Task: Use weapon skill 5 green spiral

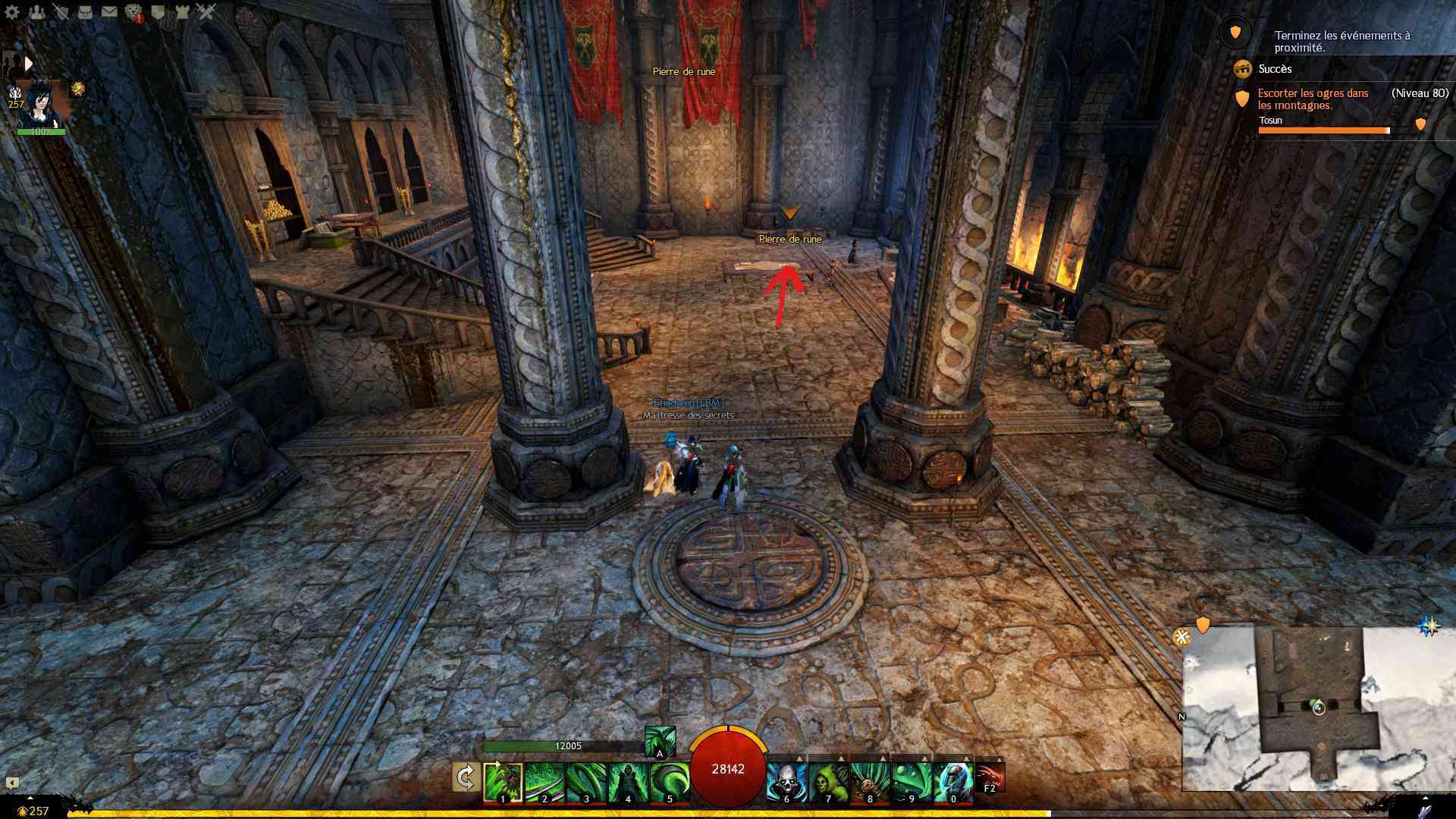Action: point(670,783)
